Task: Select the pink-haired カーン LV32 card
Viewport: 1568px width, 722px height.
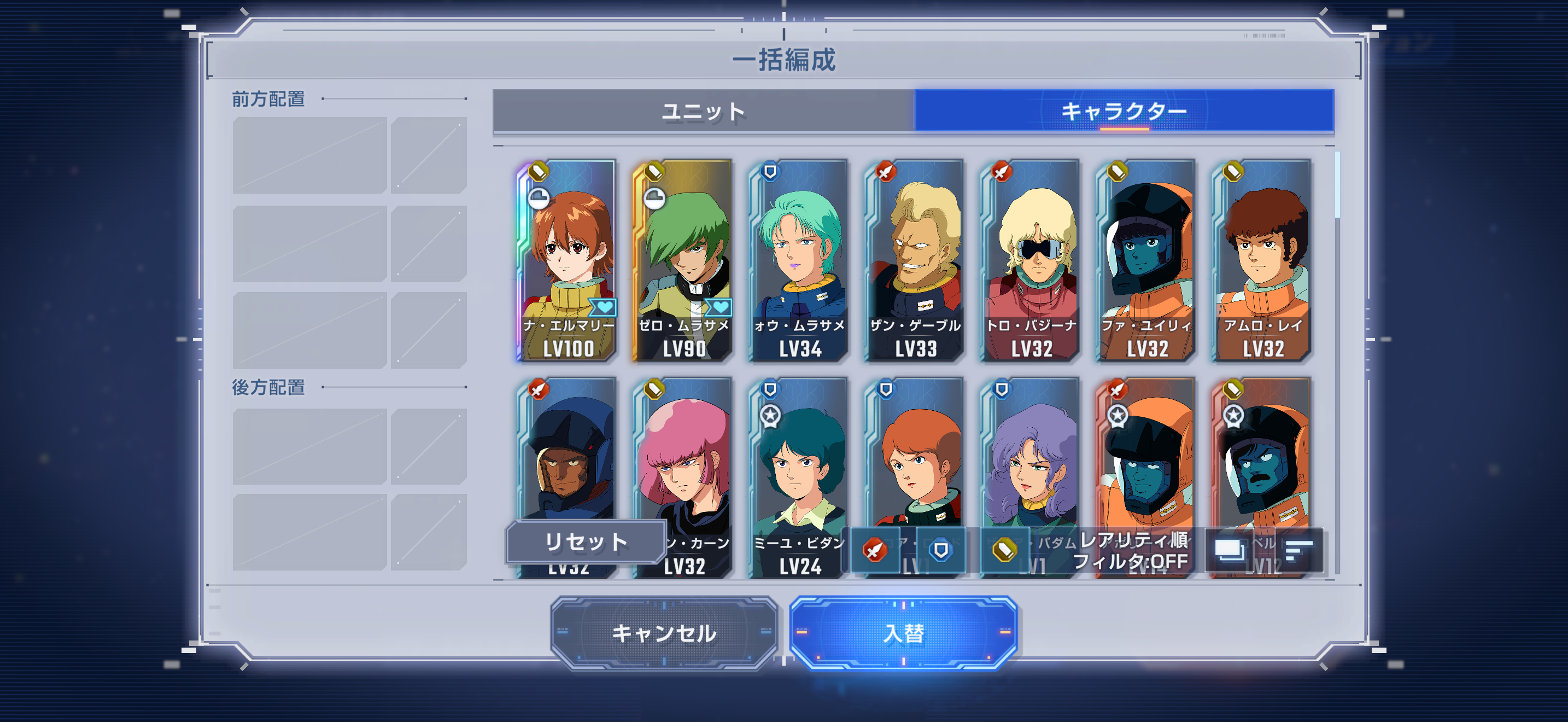Action: point(683,463)
